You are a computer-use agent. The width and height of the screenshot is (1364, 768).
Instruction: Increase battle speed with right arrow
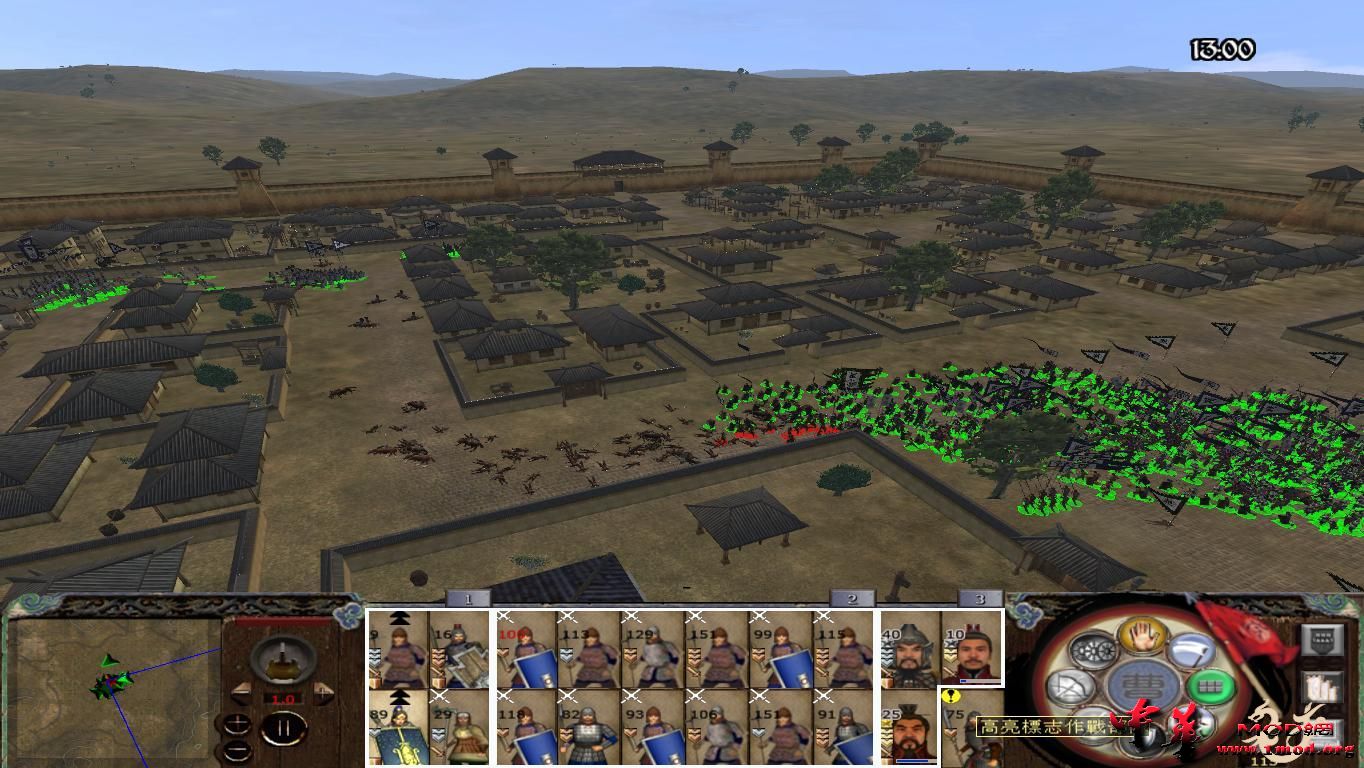[x=323, y=692]
